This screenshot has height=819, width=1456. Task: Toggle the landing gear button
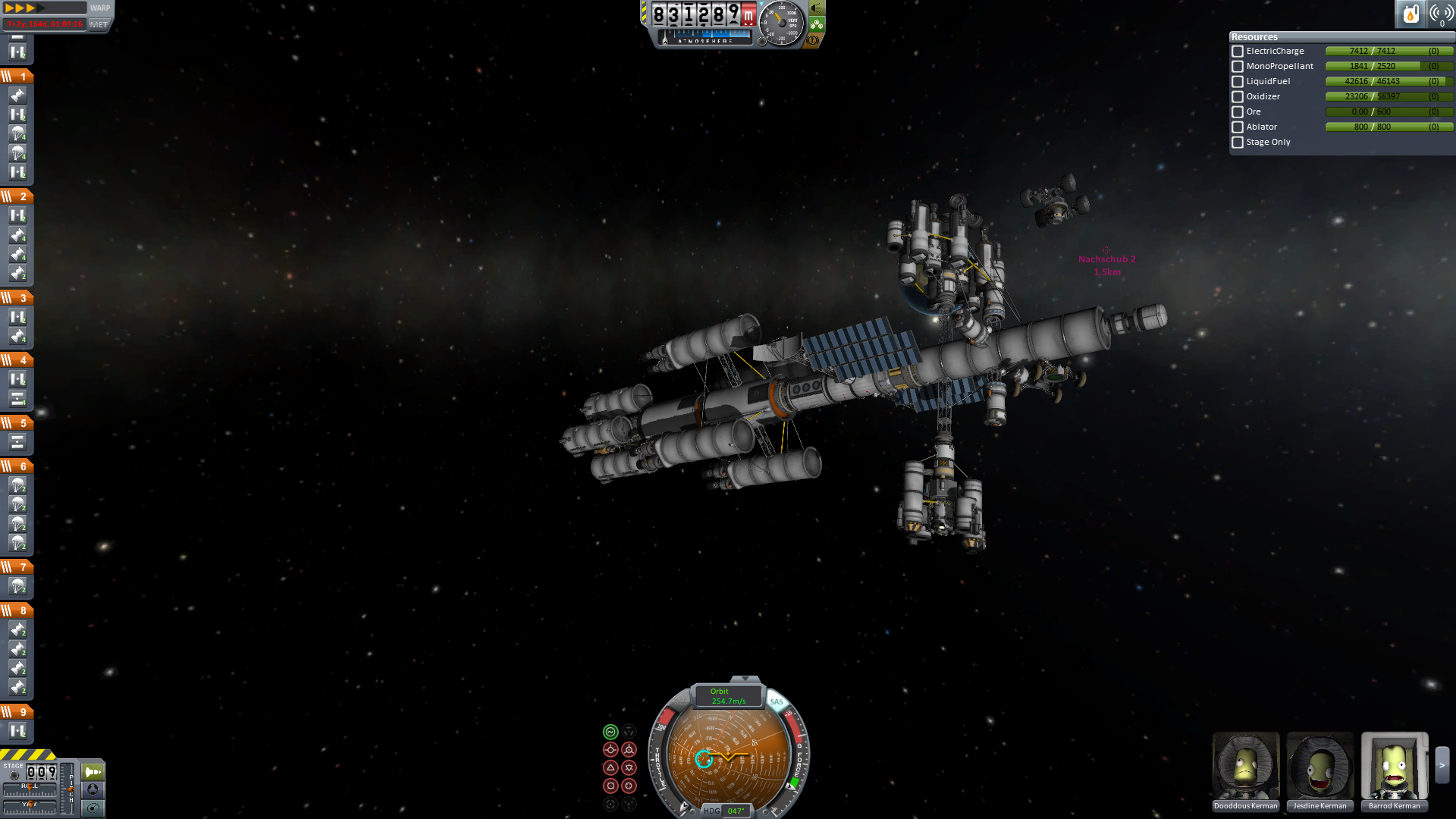coord(817,24)
